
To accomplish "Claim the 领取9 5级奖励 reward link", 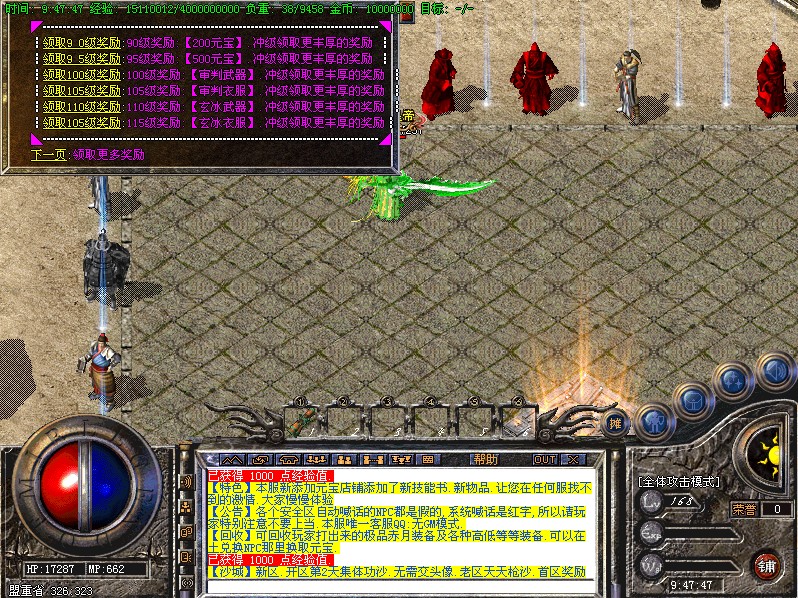I will tap(82, 59).
